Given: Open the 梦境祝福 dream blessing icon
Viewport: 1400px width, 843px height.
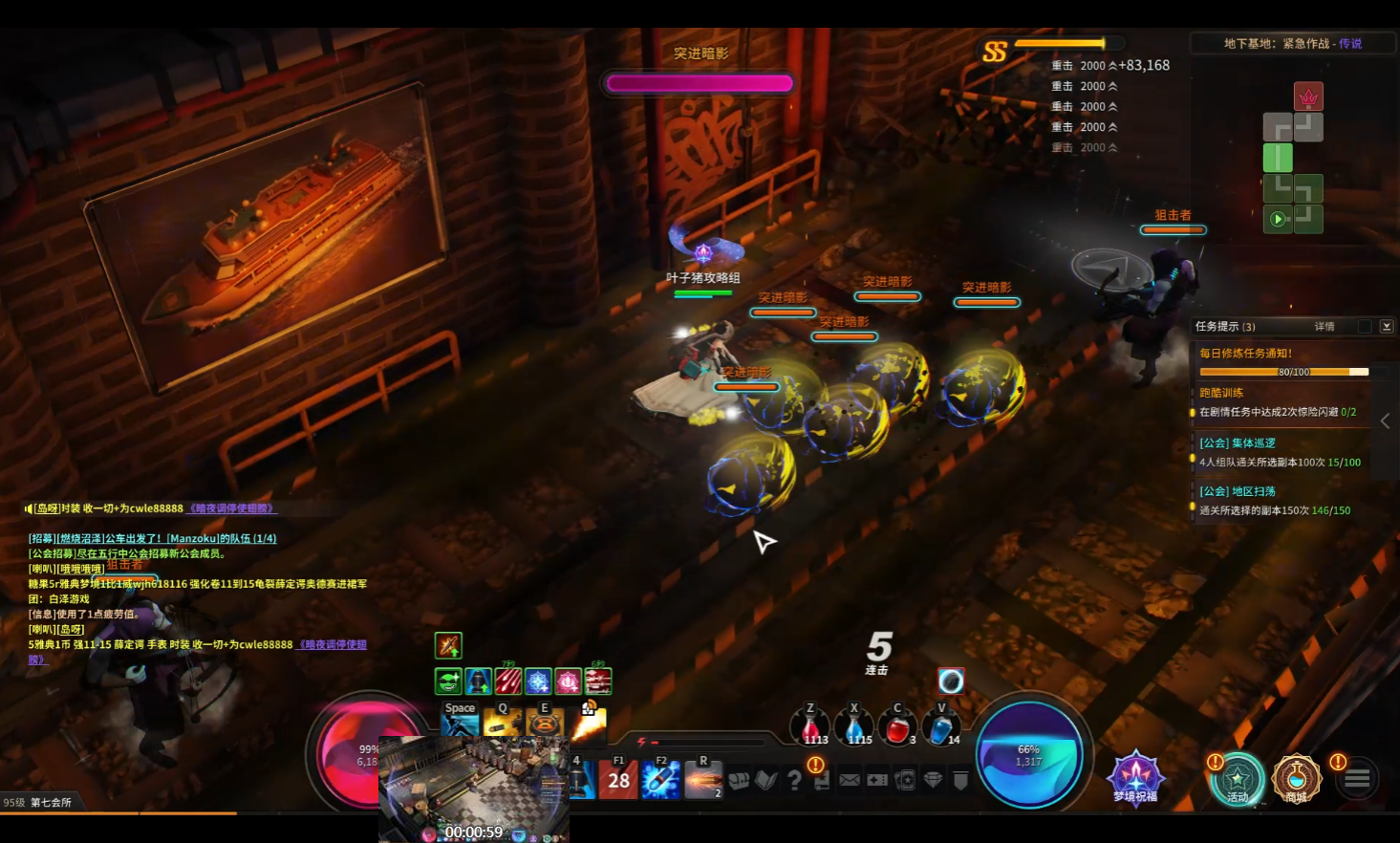Looking at the screenshot, I should [x=1135, y=776].
